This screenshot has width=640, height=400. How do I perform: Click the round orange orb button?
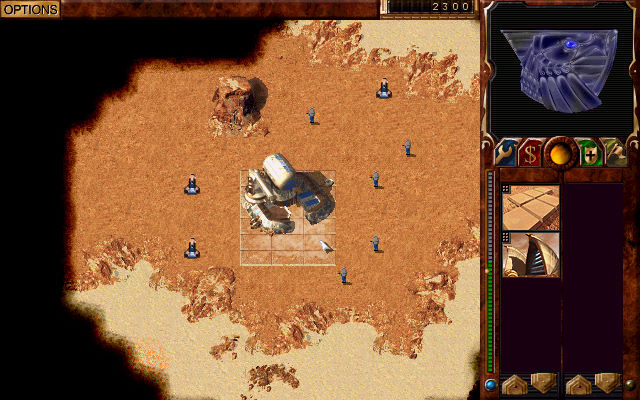click(x=560, y=153)
